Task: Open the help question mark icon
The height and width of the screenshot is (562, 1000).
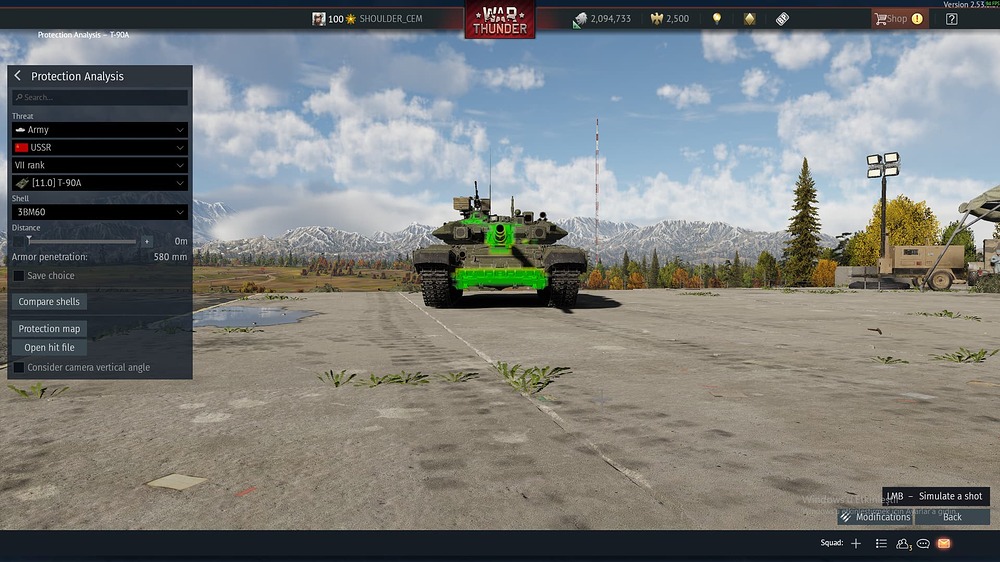Action: coord(951,19)
